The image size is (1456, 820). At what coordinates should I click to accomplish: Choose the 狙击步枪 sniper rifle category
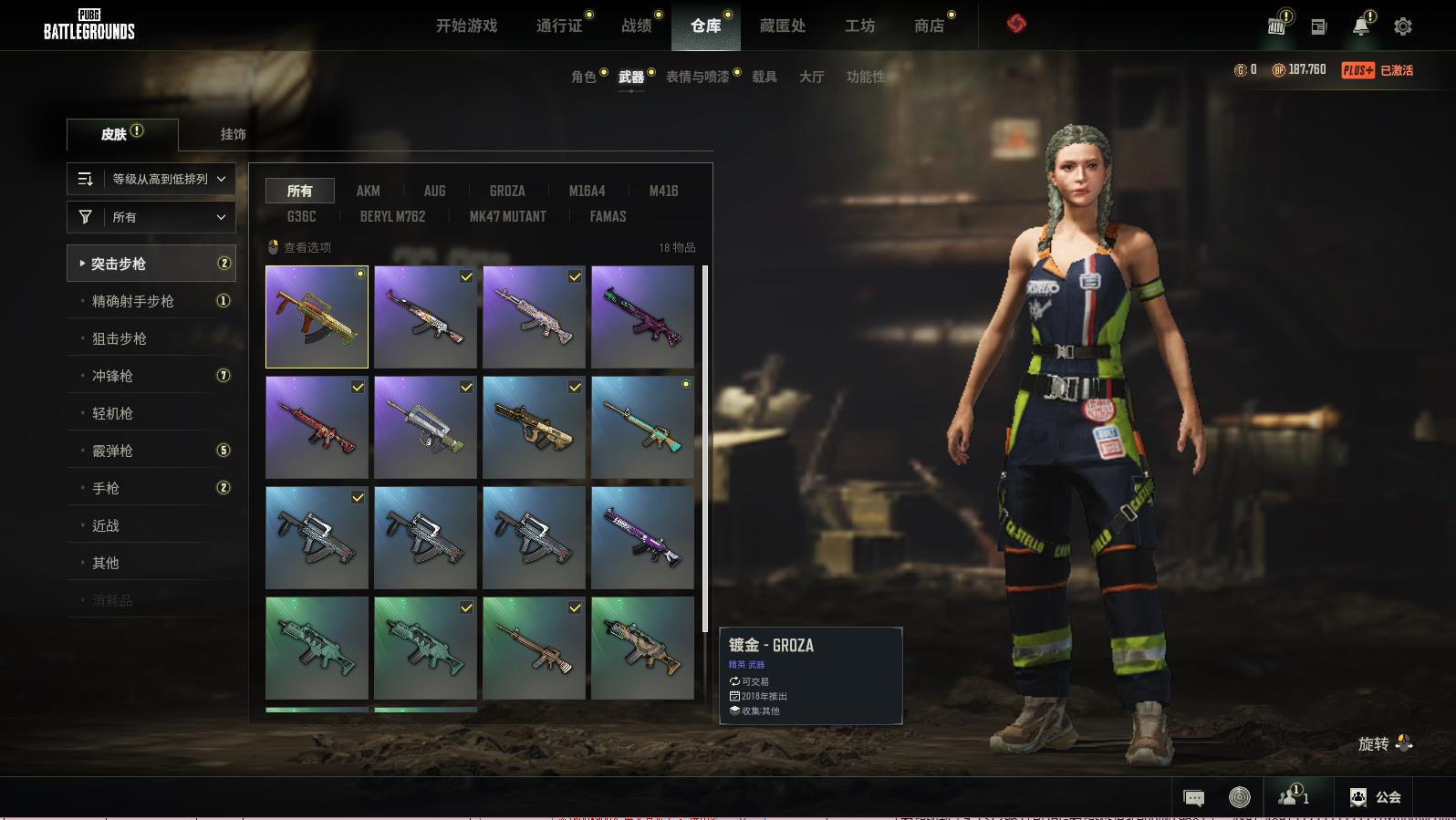120,338
